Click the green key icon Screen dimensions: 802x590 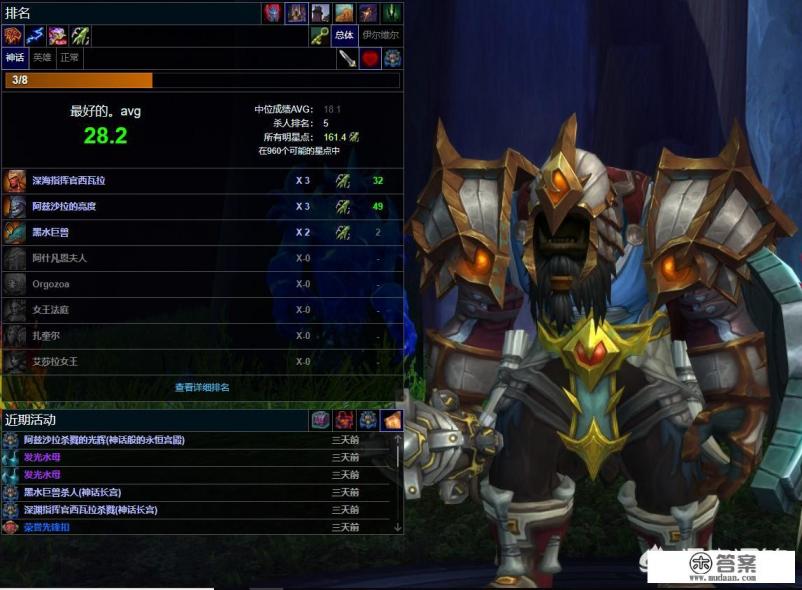[319, 35]
